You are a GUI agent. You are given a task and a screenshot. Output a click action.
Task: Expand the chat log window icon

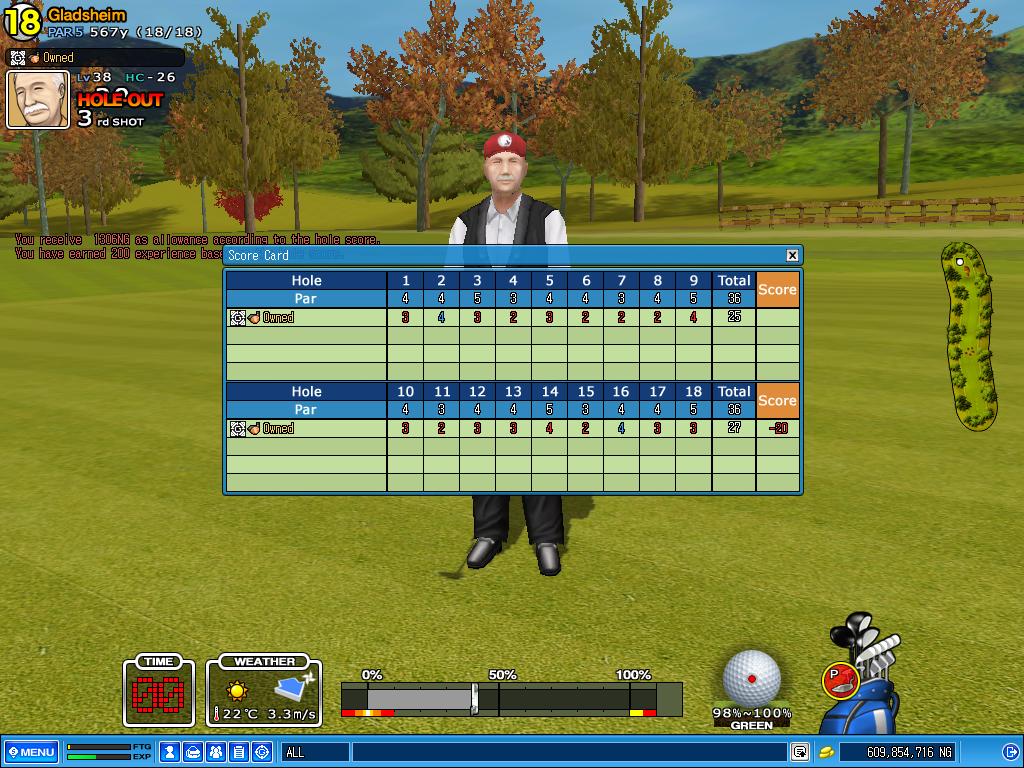[x=800, y=752]
